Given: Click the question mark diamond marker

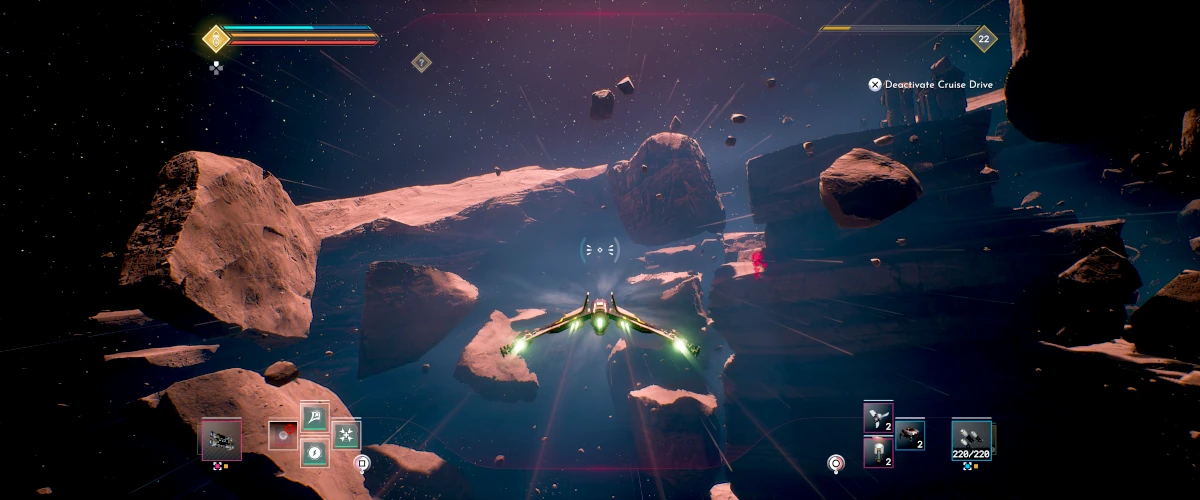Looking at the screenshot, I should coord(422,62).
